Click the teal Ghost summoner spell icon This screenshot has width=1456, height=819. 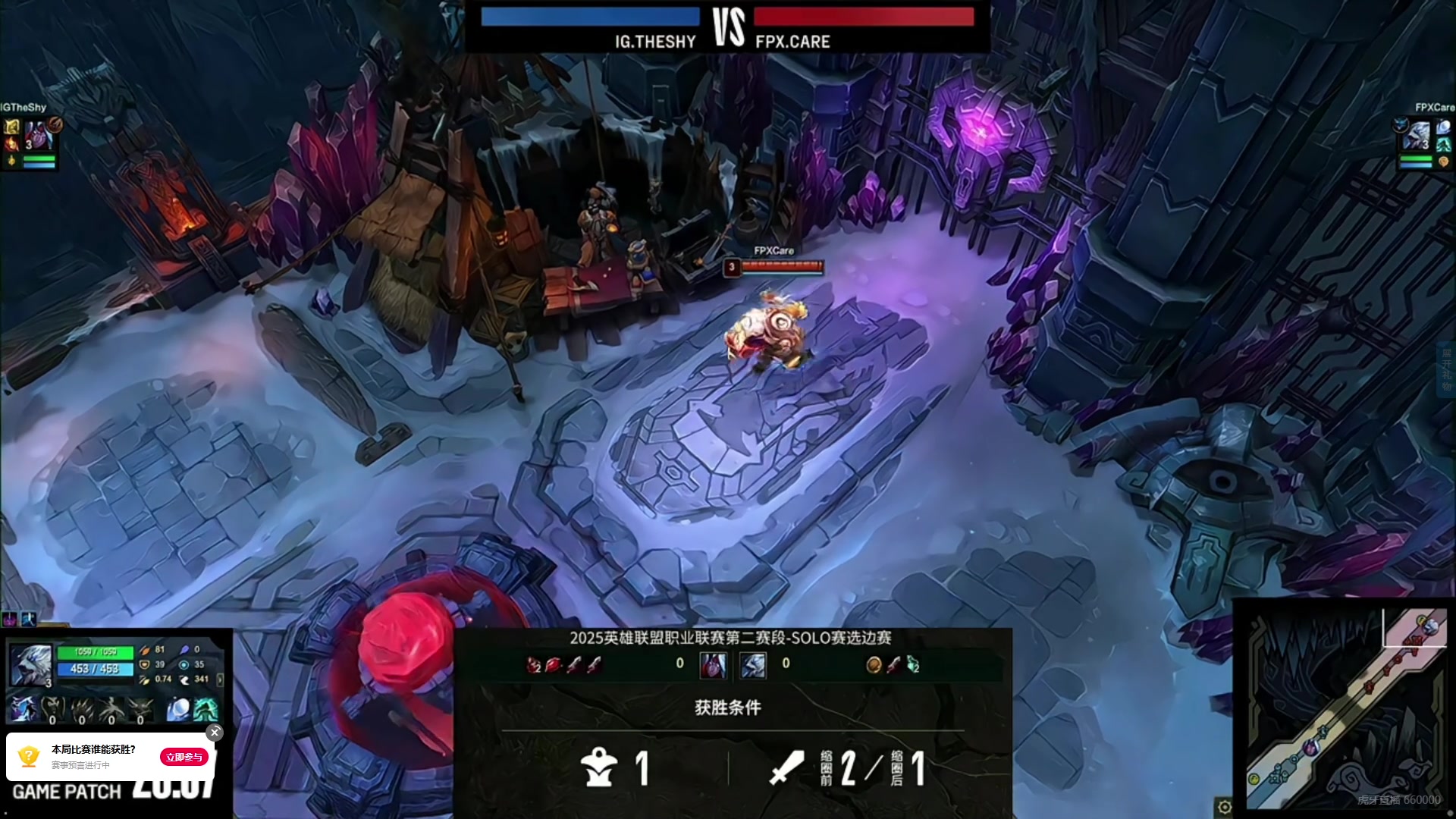[206, 710]
